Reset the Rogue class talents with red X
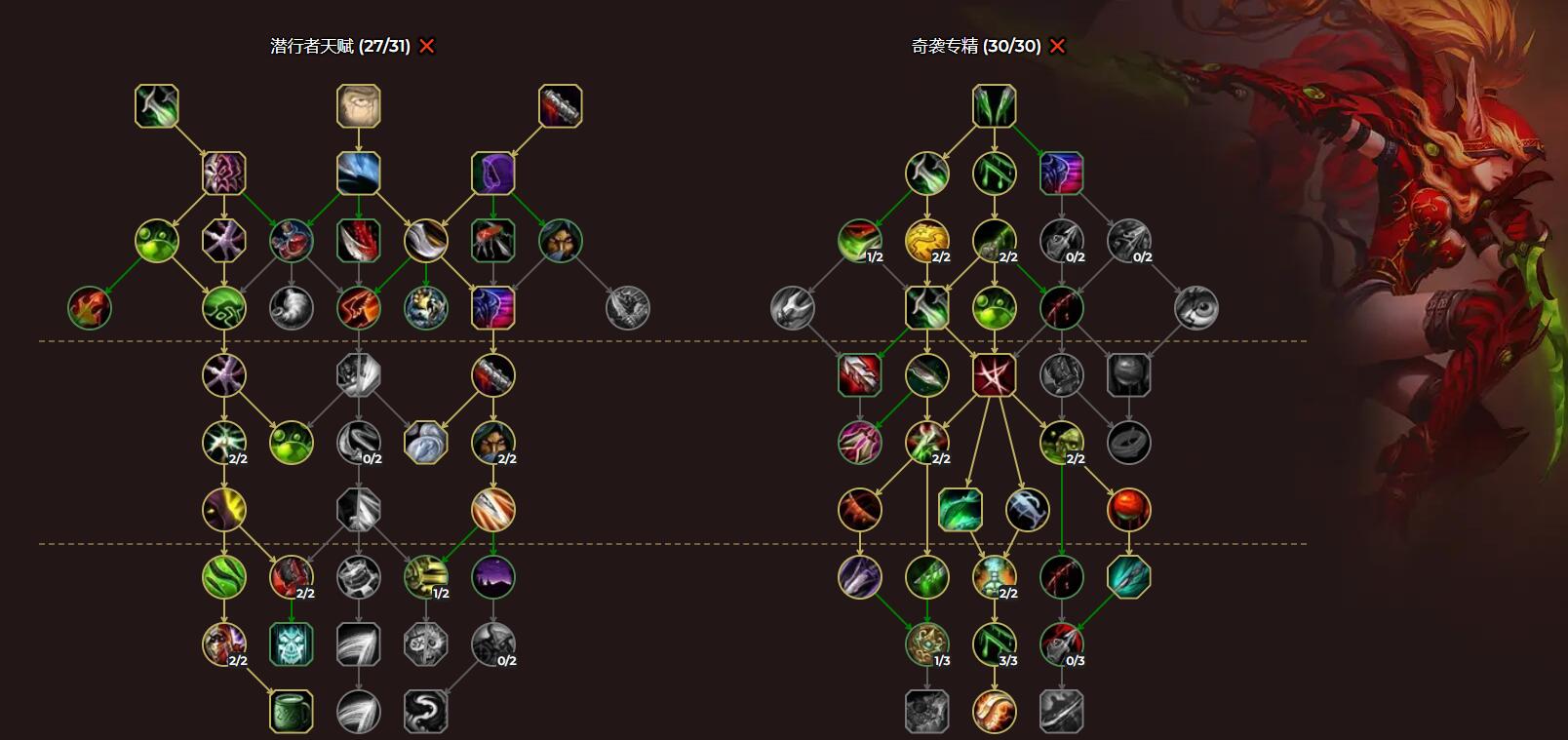 click(x=427, y=46)
